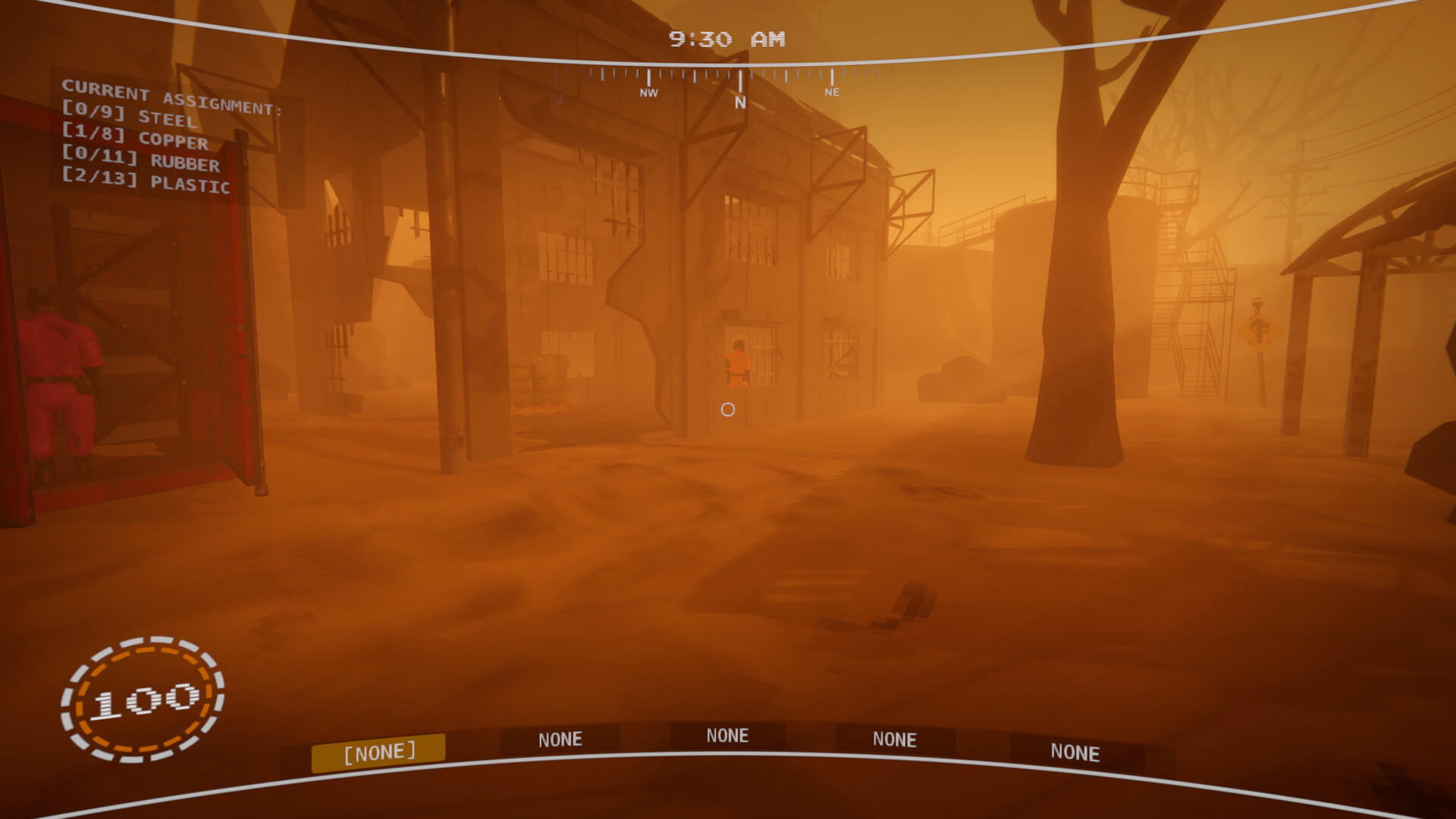Select the rightmost NONE inventory slot
Screen dimensions: 1456x819
(1076, 753)
